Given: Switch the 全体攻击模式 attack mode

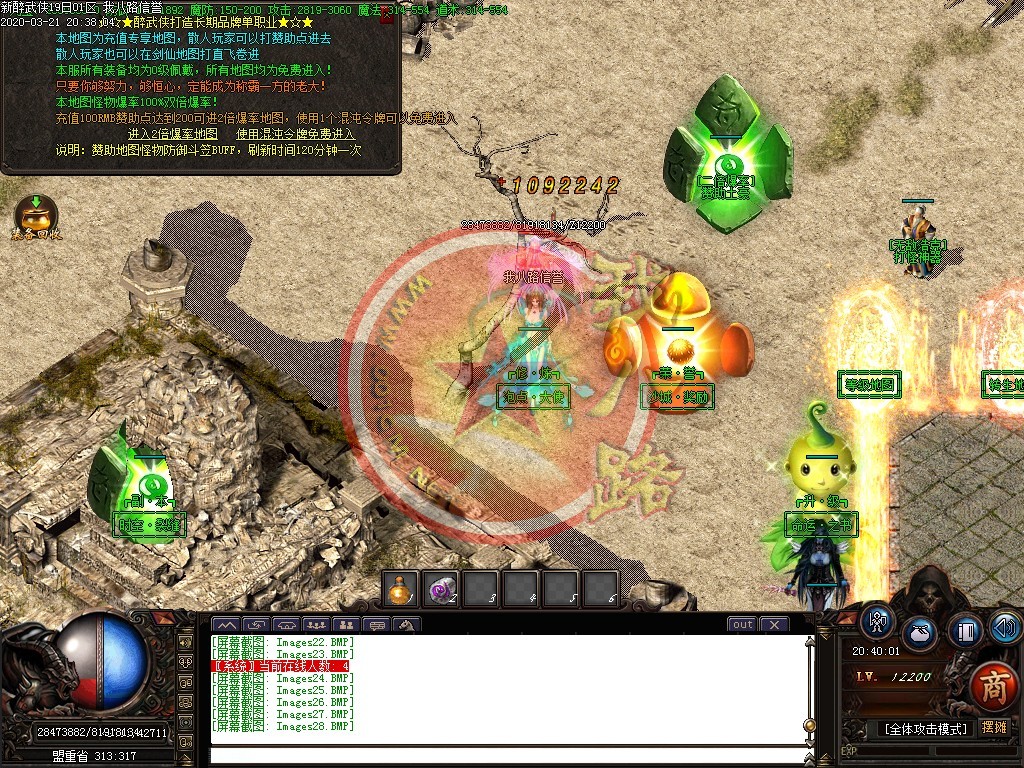Looking at the screenshot, I should (924, 729).
